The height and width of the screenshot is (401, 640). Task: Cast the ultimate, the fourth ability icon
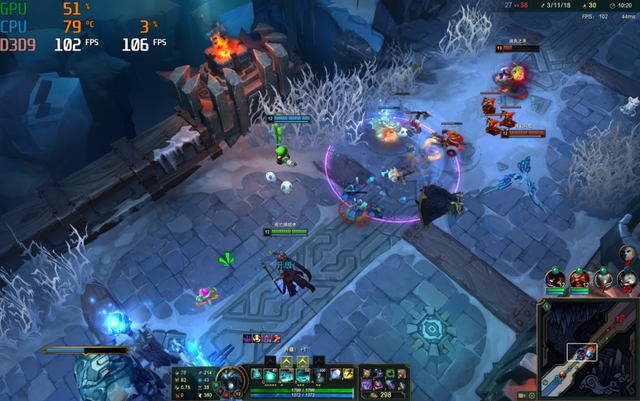point(319,374)
